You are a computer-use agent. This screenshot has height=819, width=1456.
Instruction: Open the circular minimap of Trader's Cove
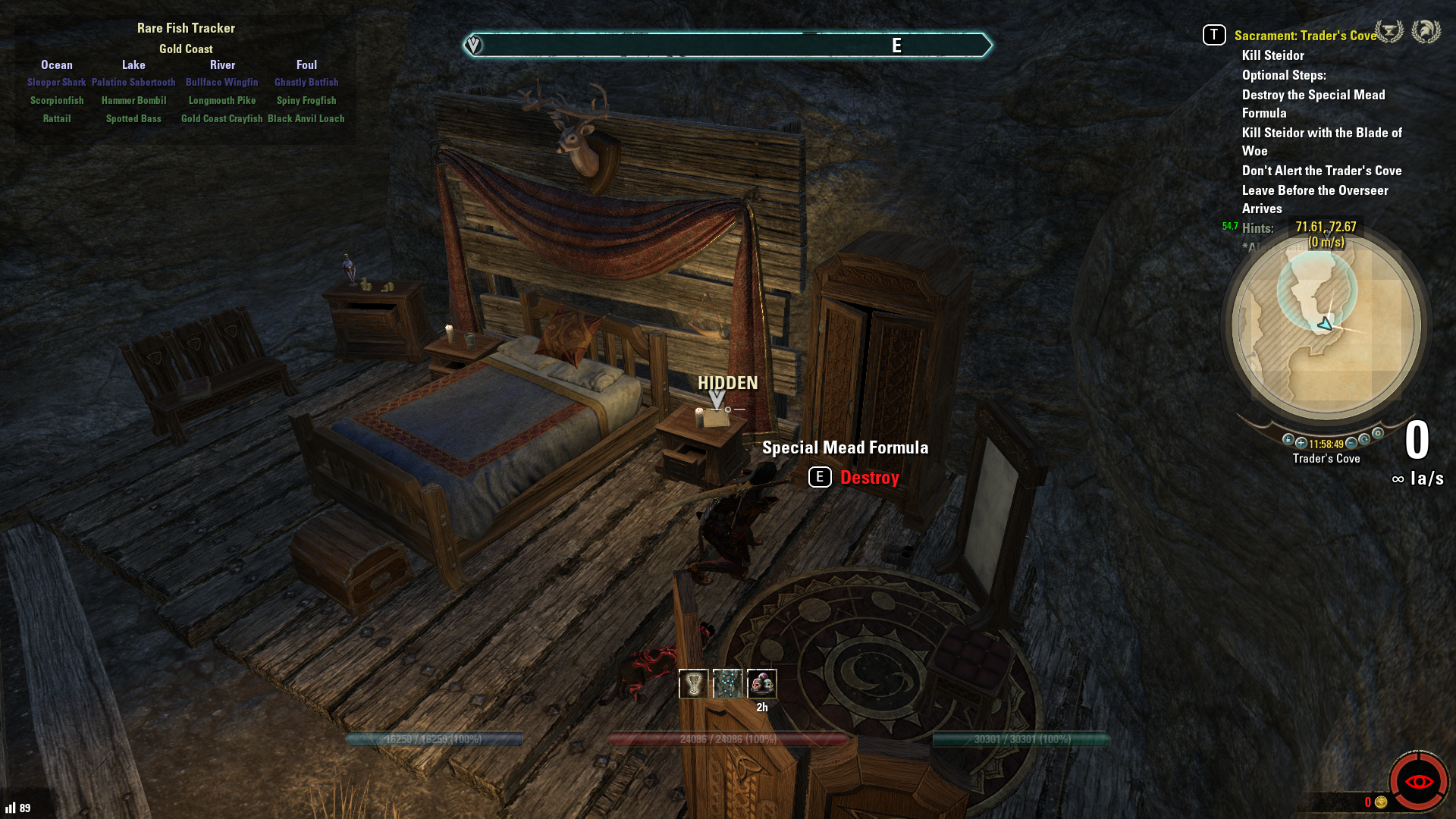(x=1326, y=326)
